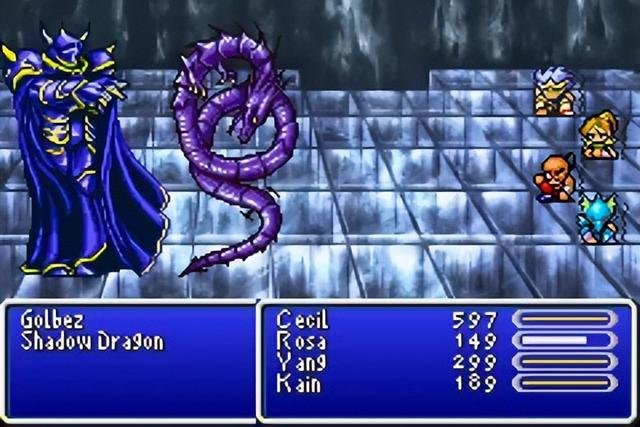
Task: Choose Cecil in the party list
Action: (302, 321)
